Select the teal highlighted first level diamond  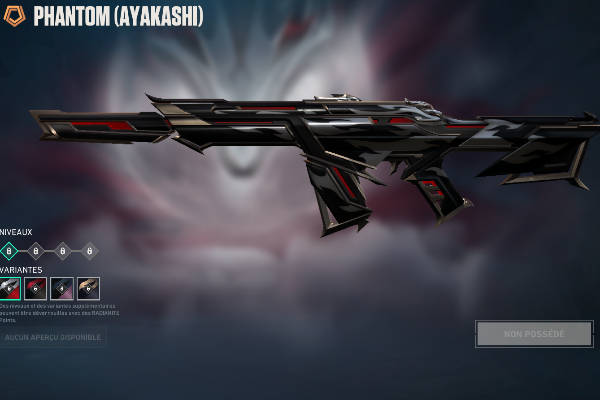click(x=9, y=251)
